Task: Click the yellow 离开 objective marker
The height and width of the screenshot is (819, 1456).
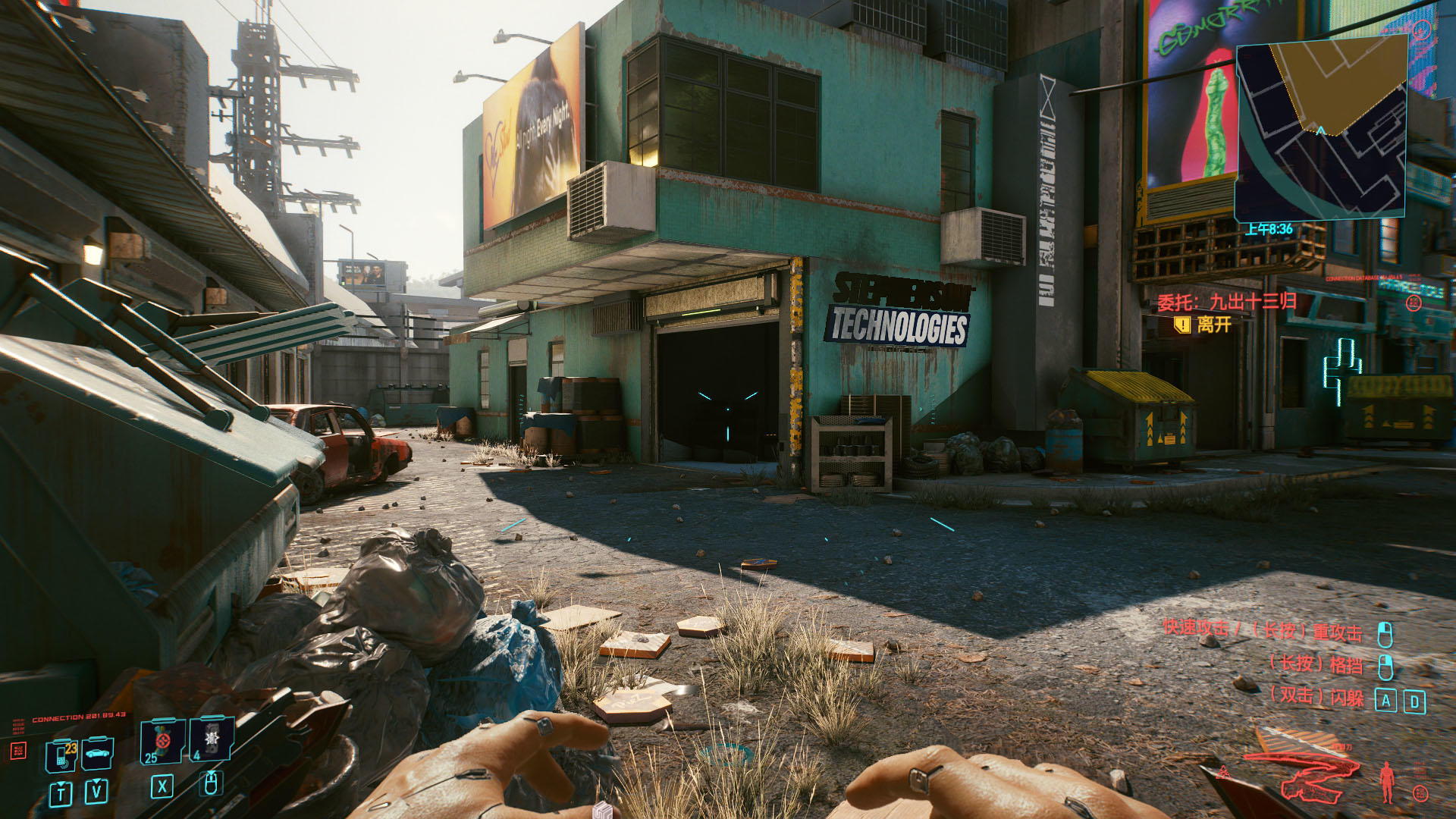Action: pyautogui.click(x=1182, y=325)
